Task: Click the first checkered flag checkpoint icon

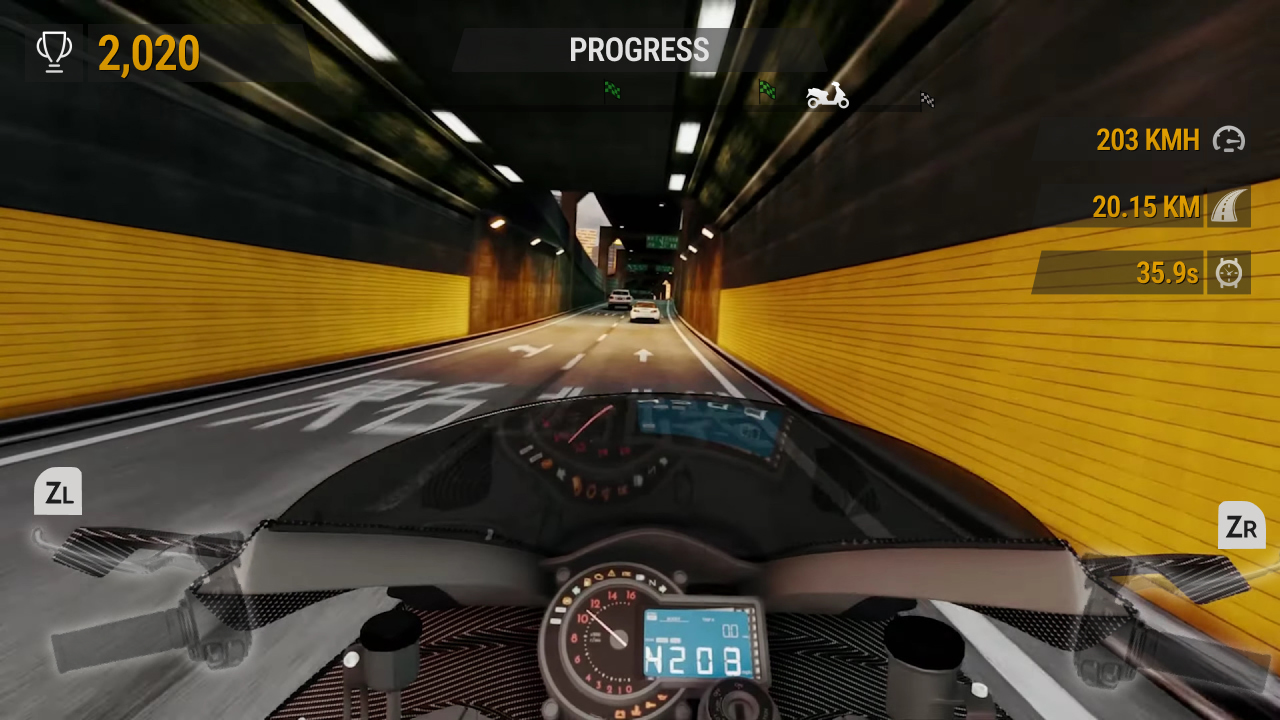Action: click(613, 91)
